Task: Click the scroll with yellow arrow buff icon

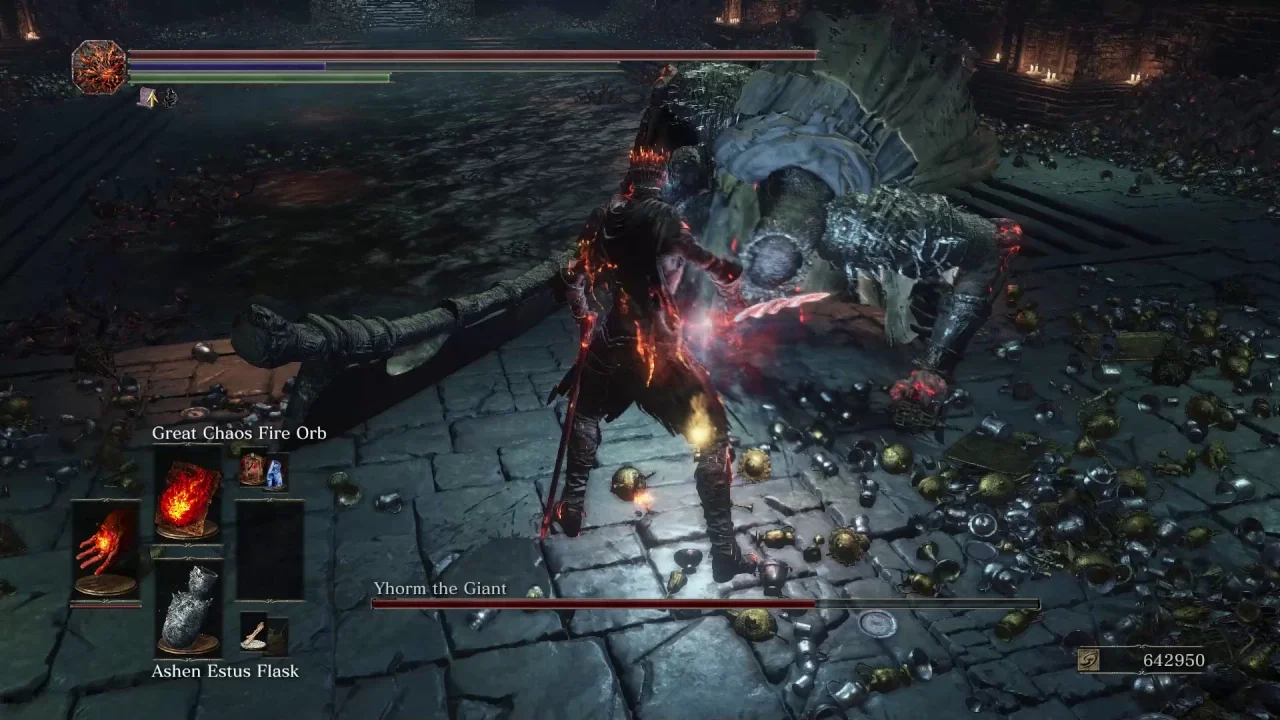Action: (x=148, y=96)
